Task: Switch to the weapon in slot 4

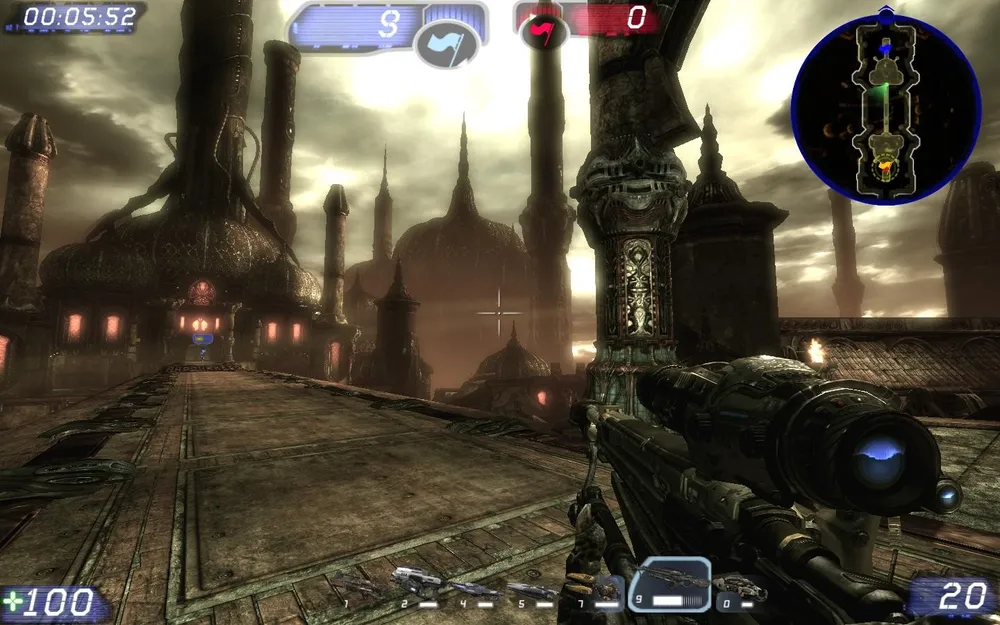Action: [x=474, y=589]
